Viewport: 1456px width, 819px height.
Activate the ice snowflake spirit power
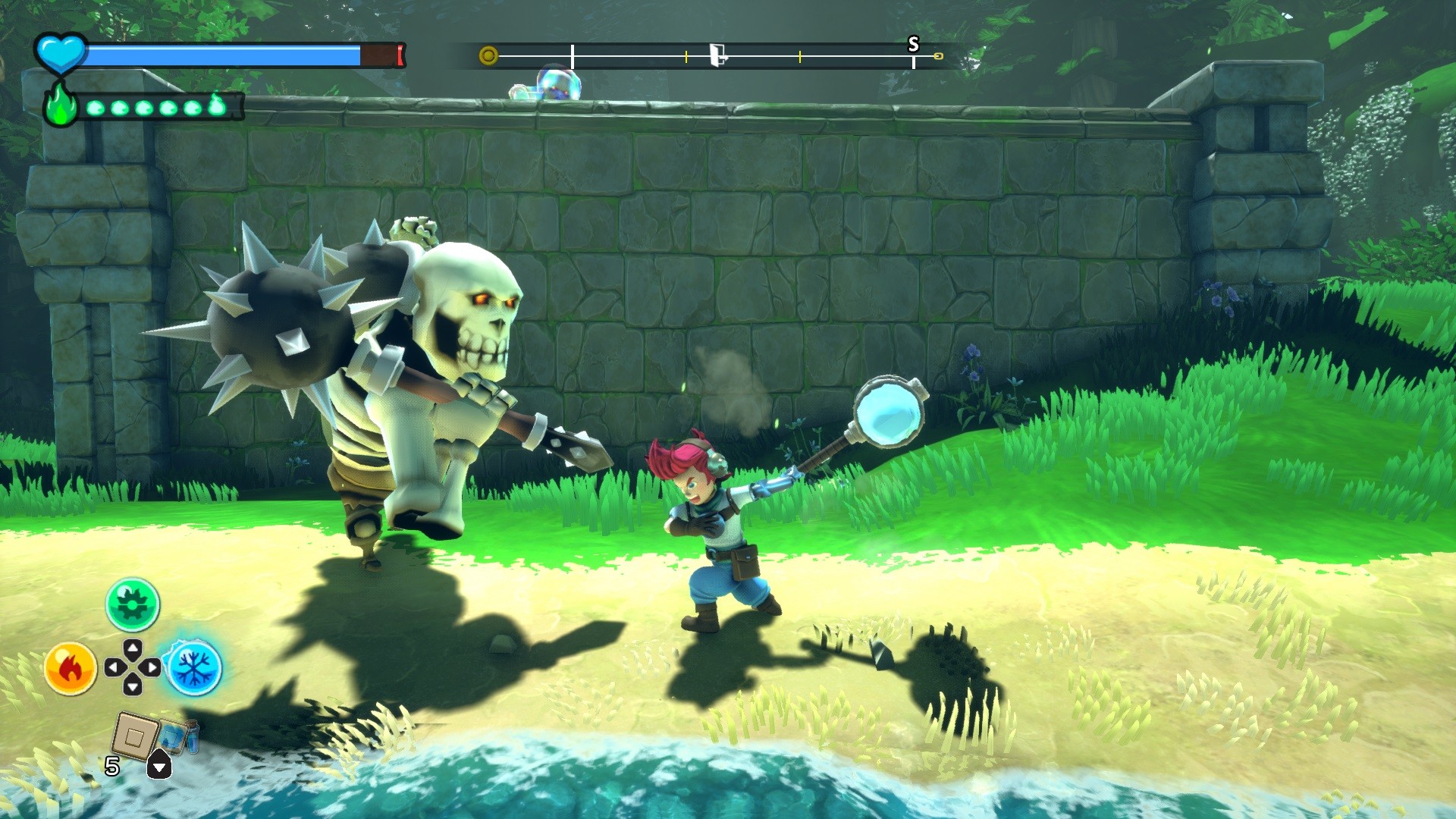[x=194, y=668]
